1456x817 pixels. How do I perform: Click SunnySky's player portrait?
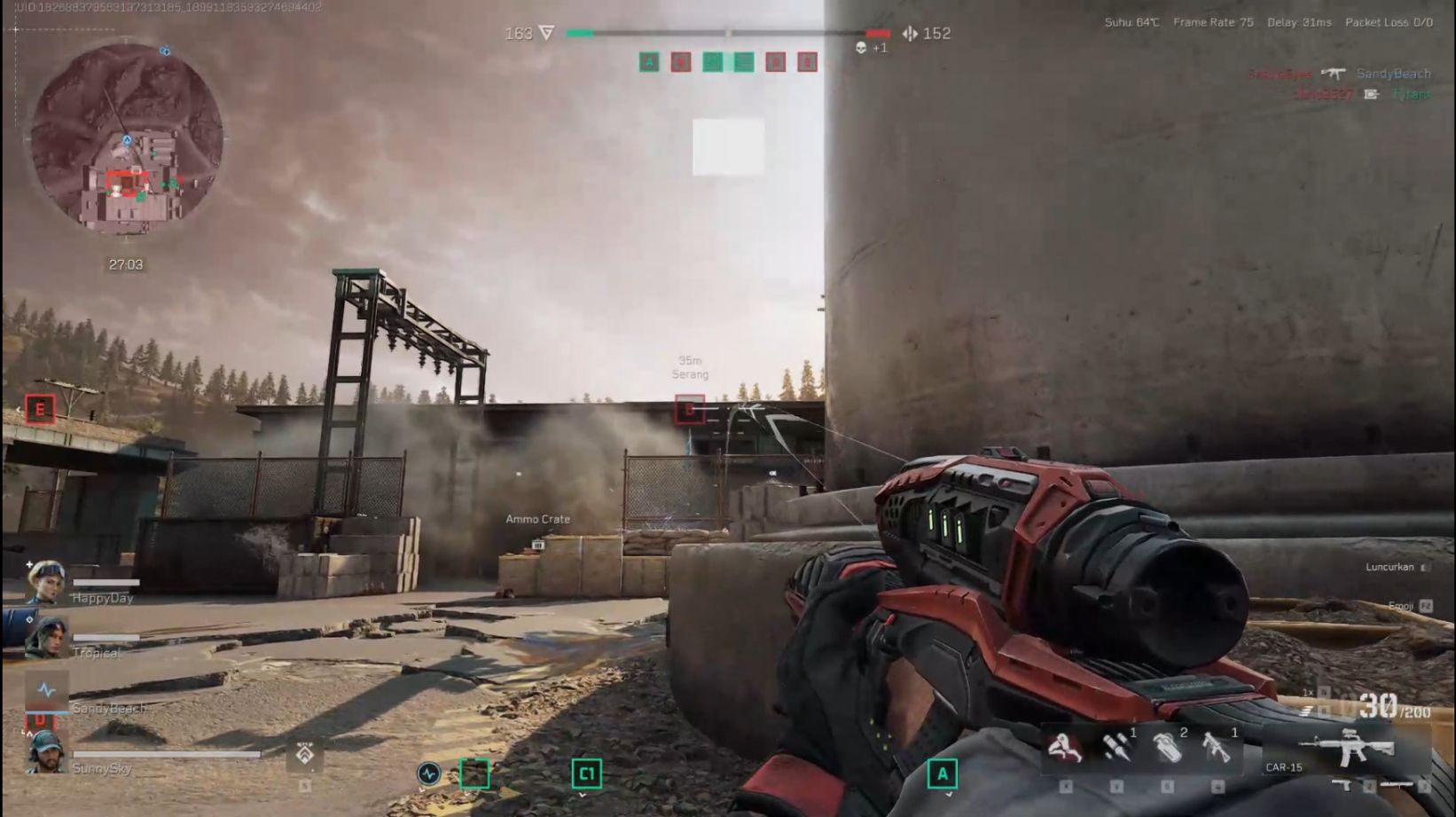[x=45, y=752]
